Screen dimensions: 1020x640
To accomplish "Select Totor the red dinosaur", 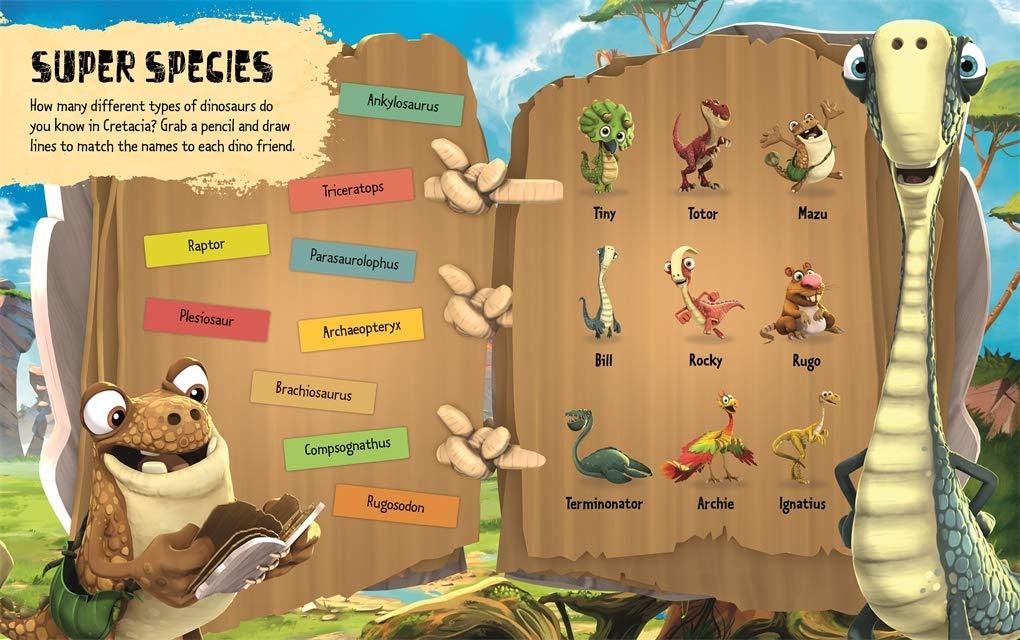I will [702, 145].
